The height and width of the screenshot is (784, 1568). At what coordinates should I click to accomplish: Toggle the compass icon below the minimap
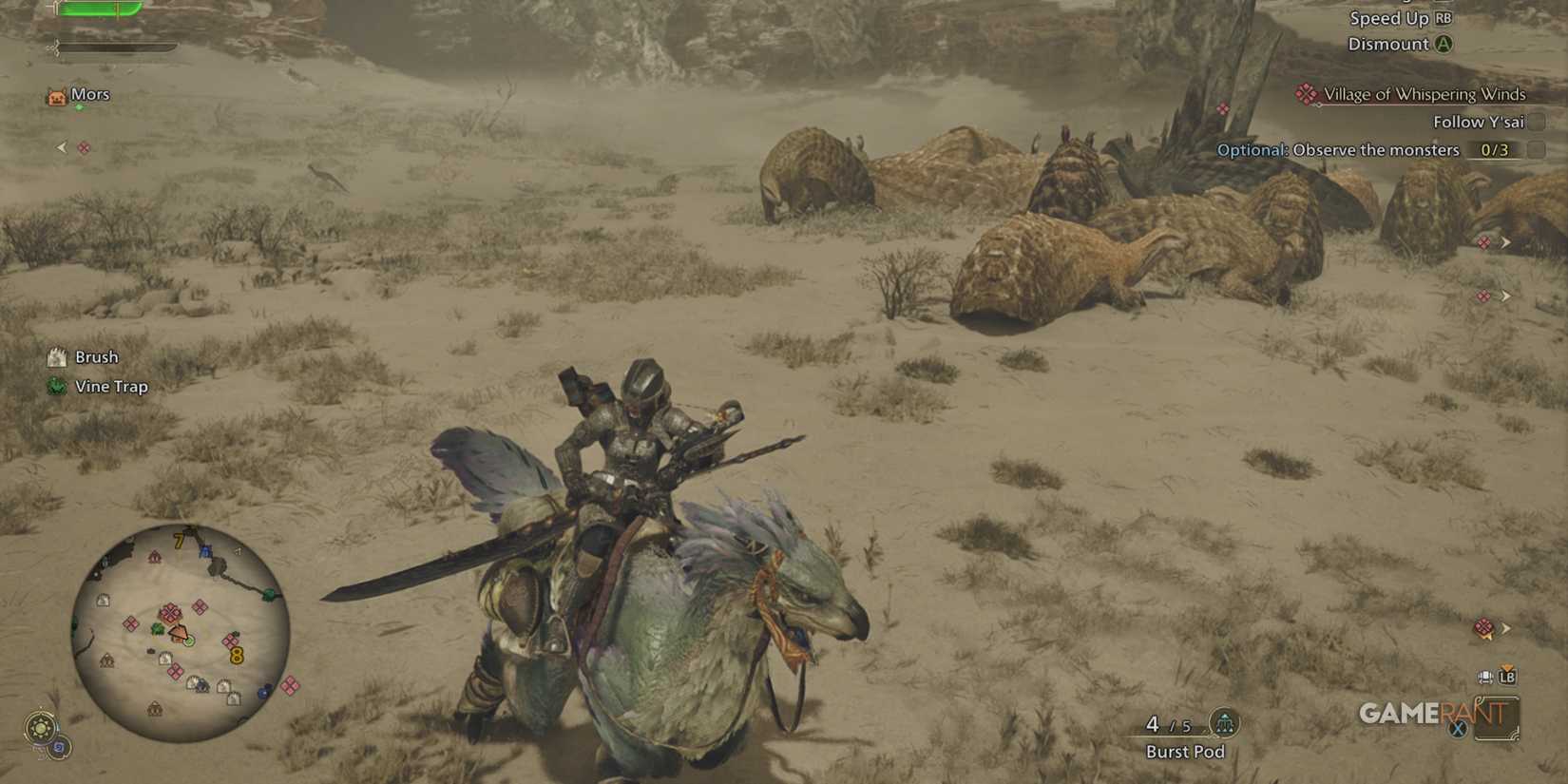coord(43,727)
